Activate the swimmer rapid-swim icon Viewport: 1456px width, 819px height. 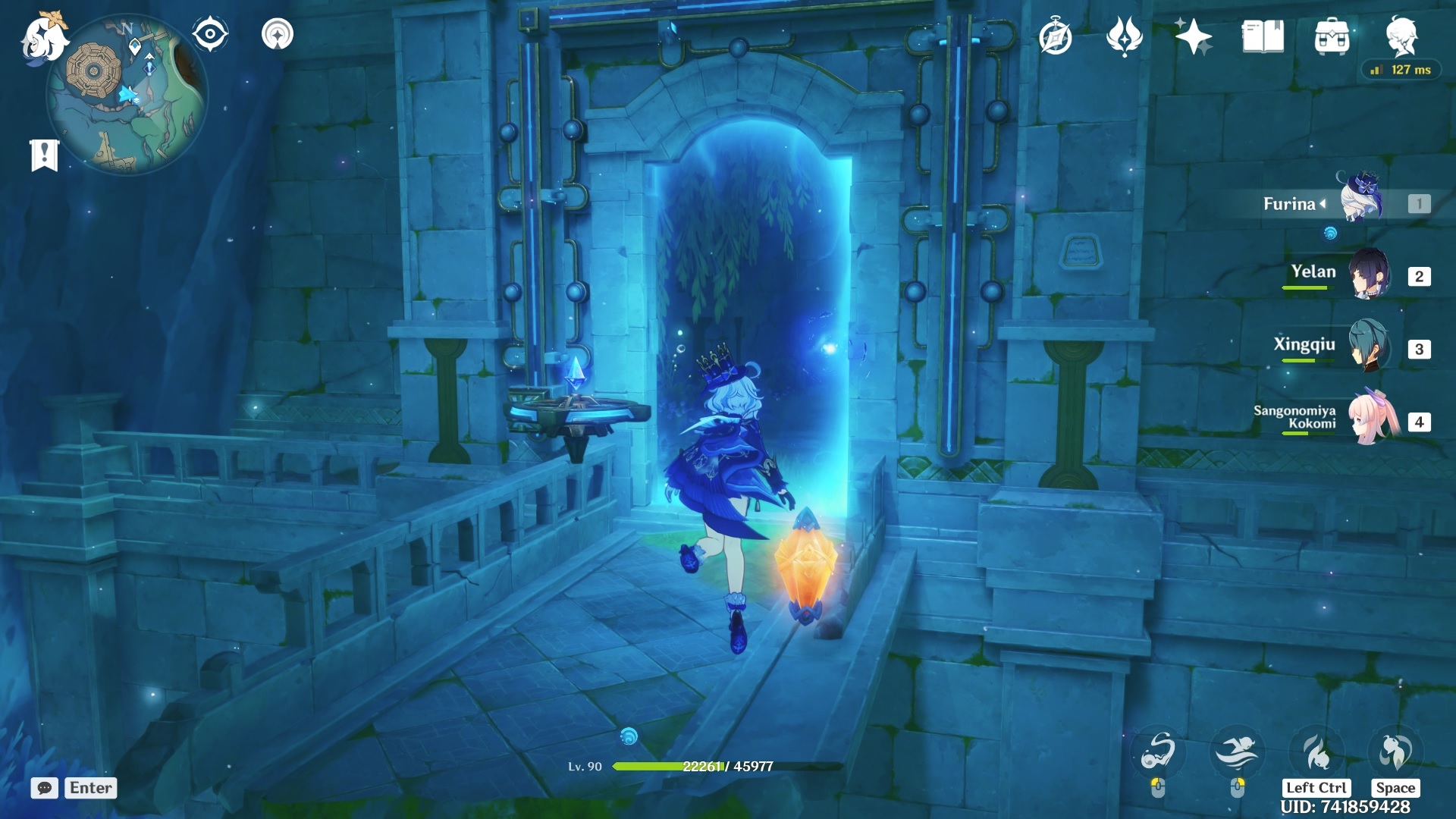click(x=1237, y=752)
